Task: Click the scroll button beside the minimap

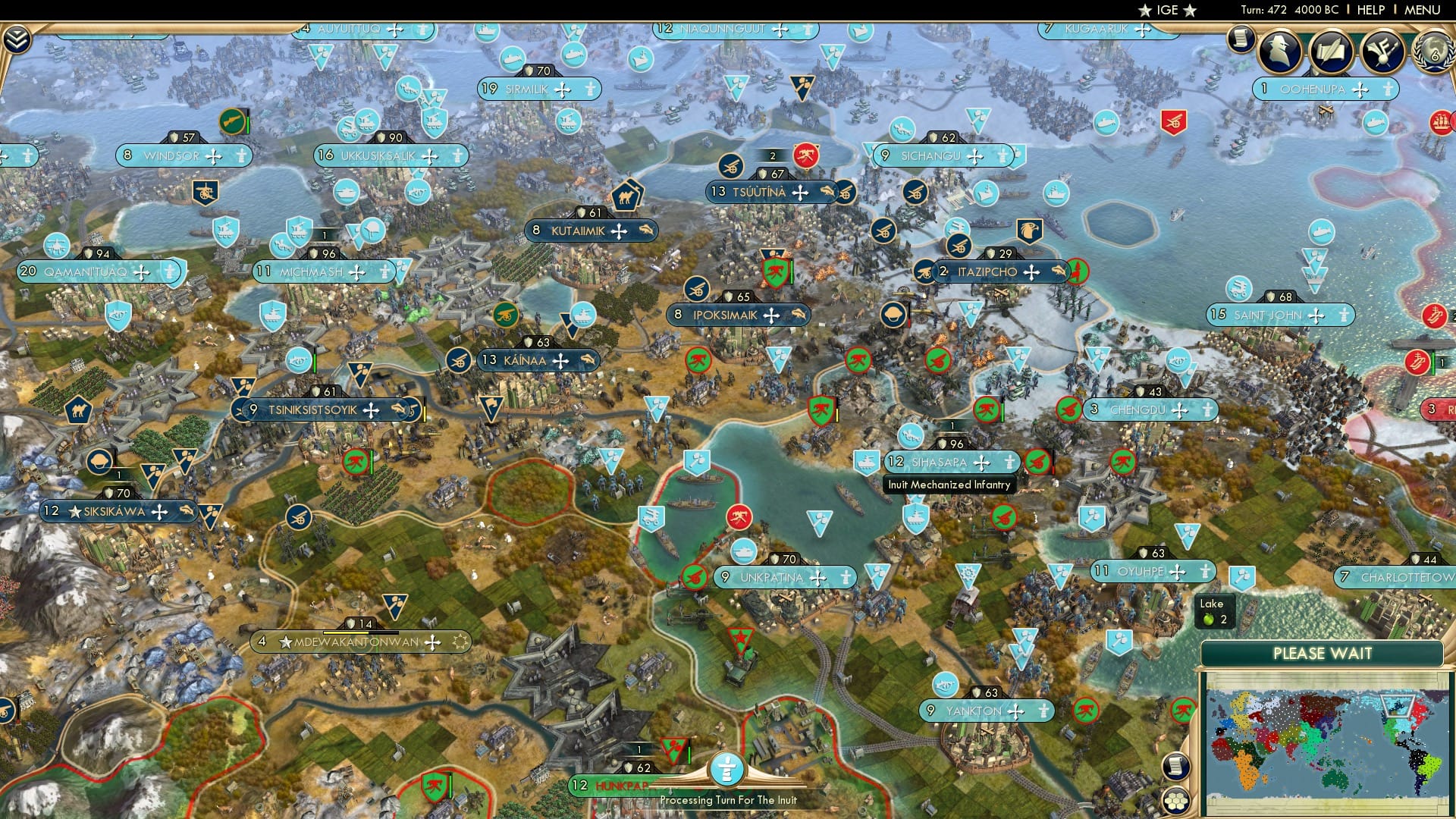Action: click(x=1175, y=767)
